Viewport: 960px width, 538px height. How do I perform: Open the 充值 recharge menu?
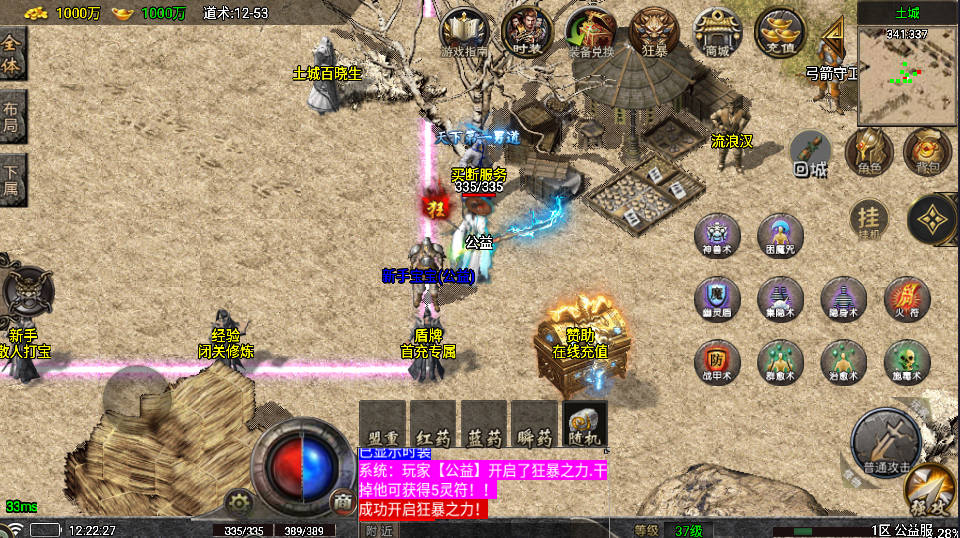coord(780,31)
